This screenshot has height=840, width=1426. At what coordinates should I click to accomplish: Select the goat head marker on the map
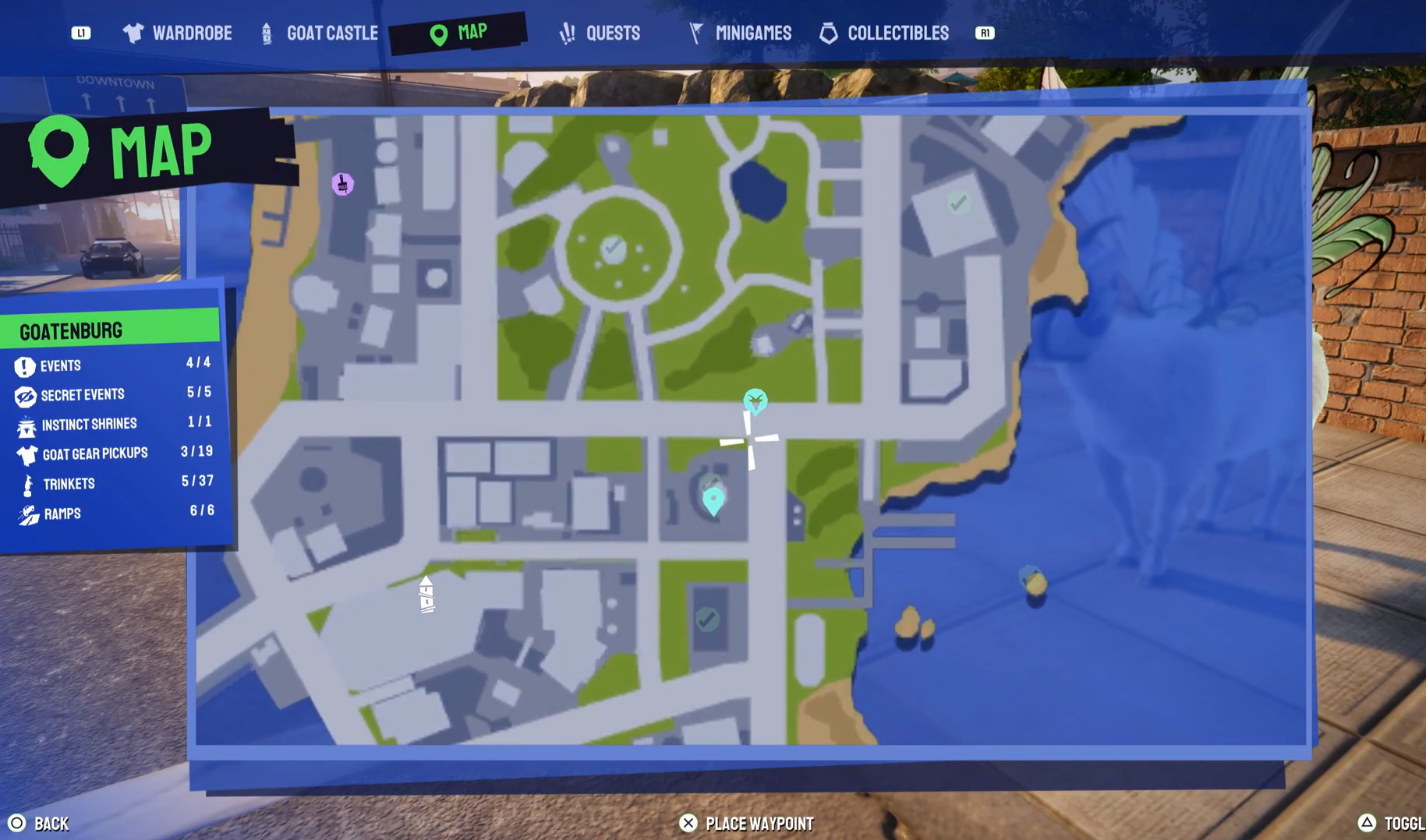pyautogui.click(x=755, y=401)
